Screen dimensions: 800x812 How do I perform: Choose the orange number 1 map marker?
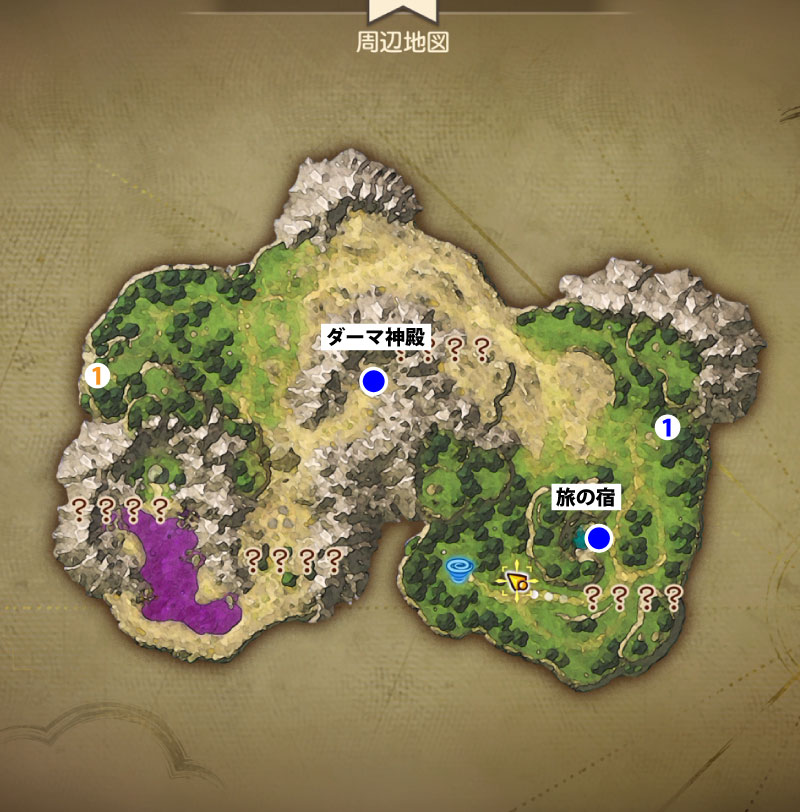[96, 376]
